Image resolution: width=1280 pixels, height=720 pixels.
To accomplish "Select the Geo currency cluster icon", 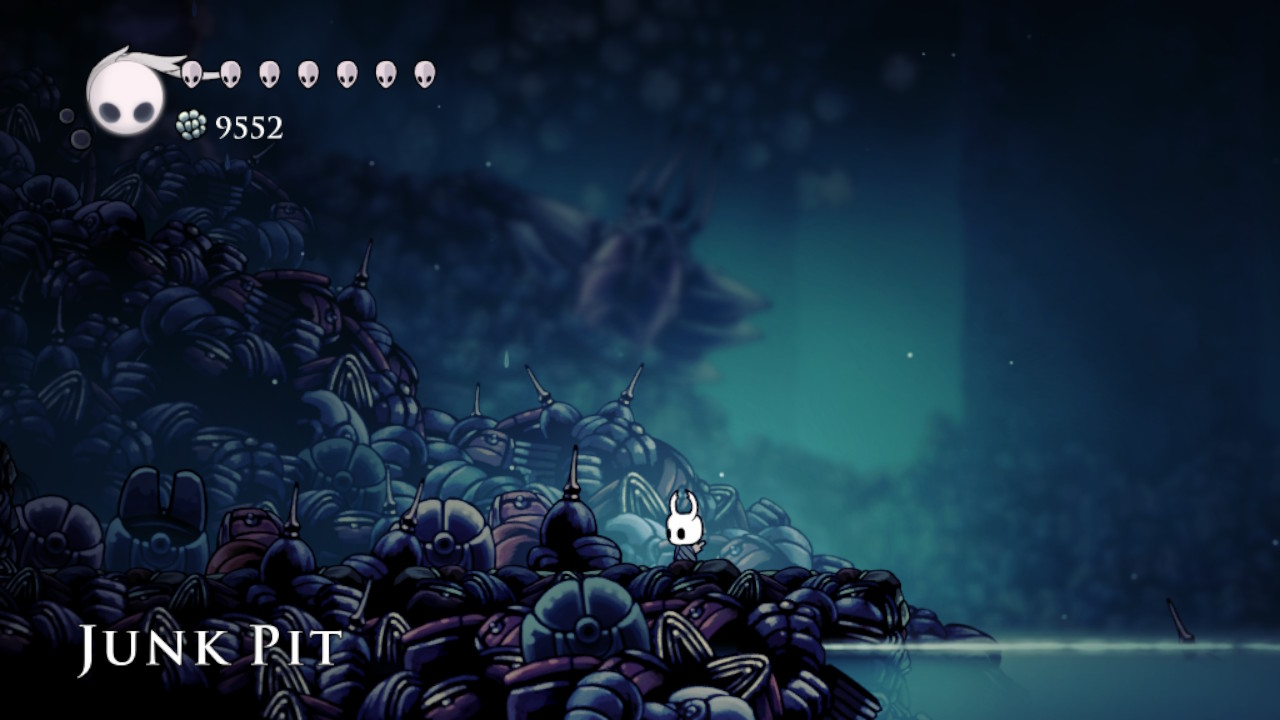I will pos(191,125).
